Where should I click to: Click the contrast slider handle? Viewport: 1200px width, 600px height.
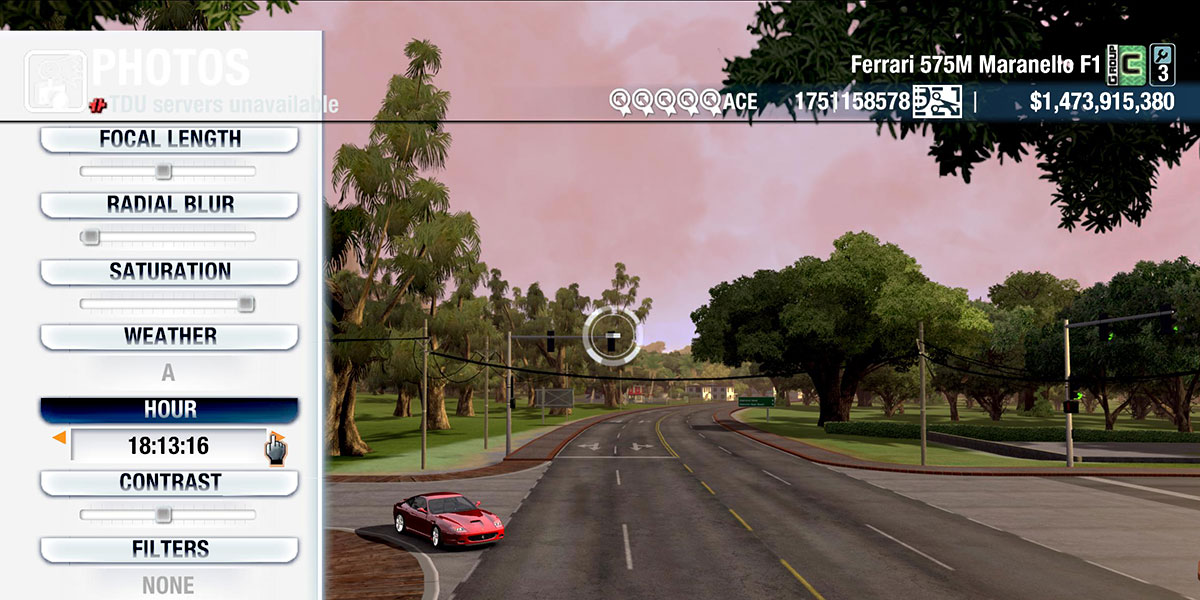163,514
